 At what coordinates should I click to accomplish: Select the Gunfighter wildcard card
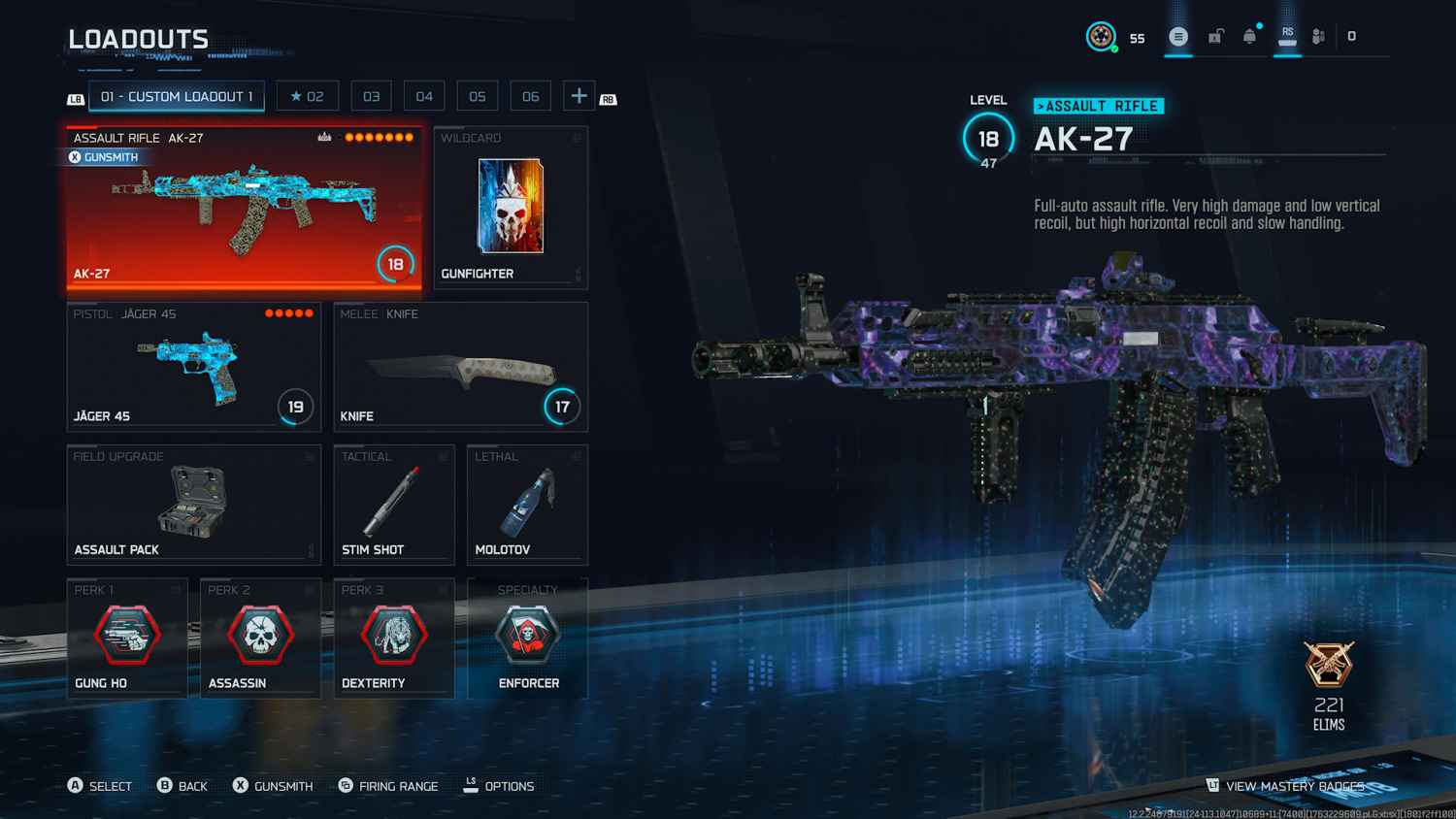pos(511,207)
